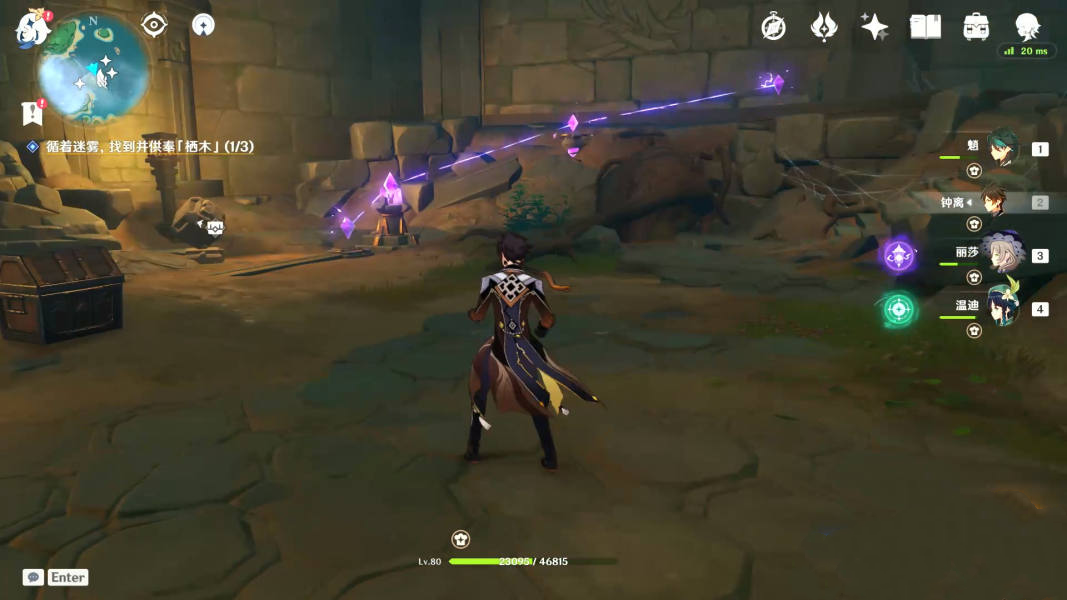This screenshot has width=1067, height=600.
Task: Select the tracked quest objective text
Action: click(150, 147)
